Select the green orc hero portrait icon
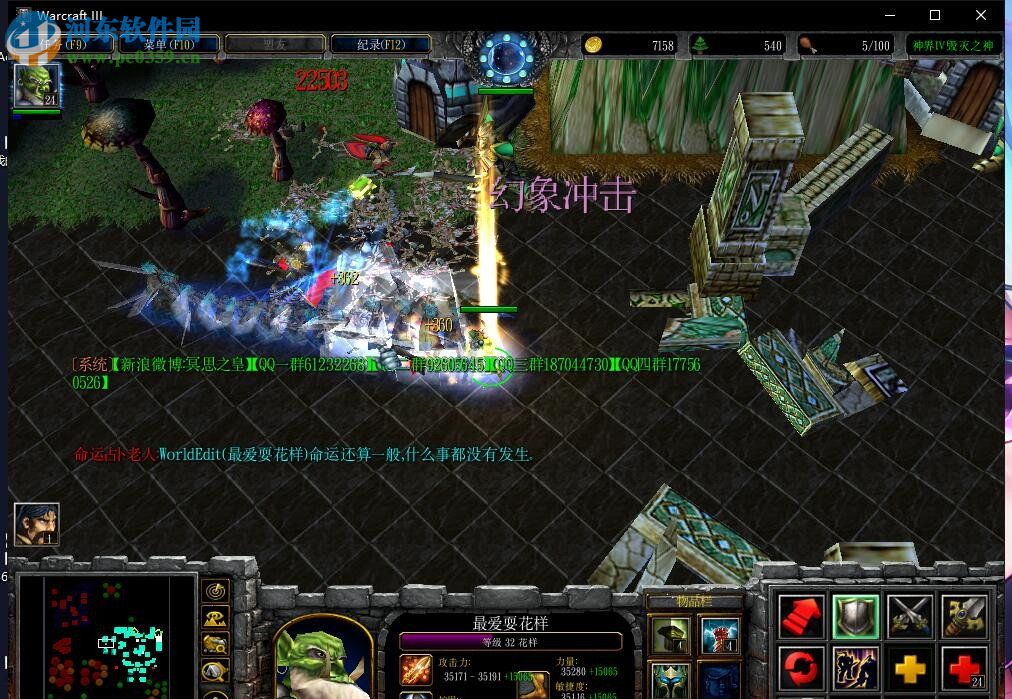Viewport: 1012px width, 699px height. [x=36, y=86]
